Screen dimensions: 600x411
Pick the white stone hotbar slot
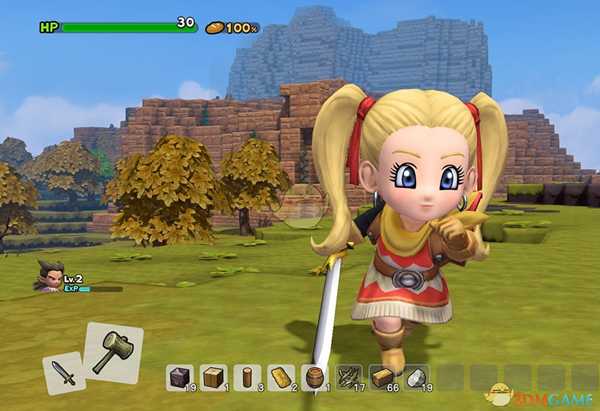coord(416,377)
